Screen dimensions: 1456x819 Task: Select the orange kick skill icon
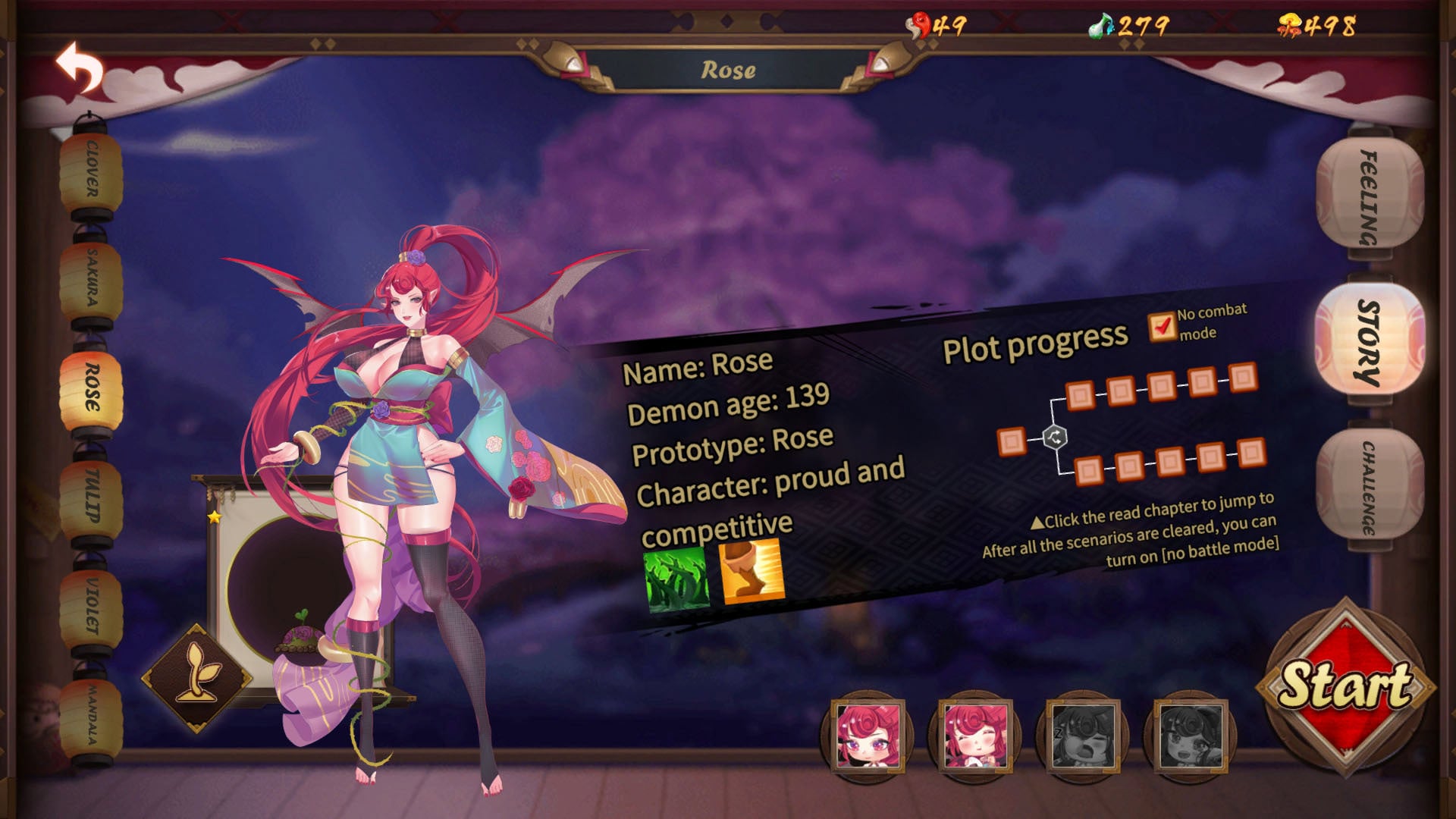coord(751,571)
